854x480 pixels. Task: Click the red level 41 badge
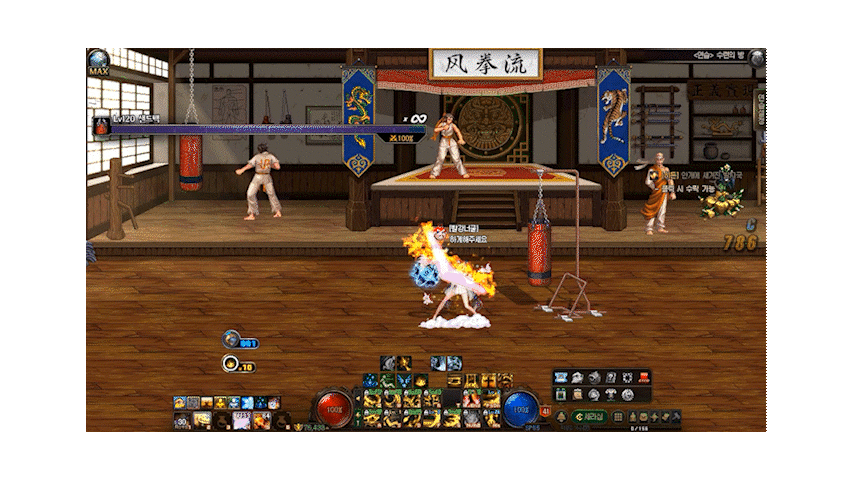pyautogui.click(x=545, y=409)
